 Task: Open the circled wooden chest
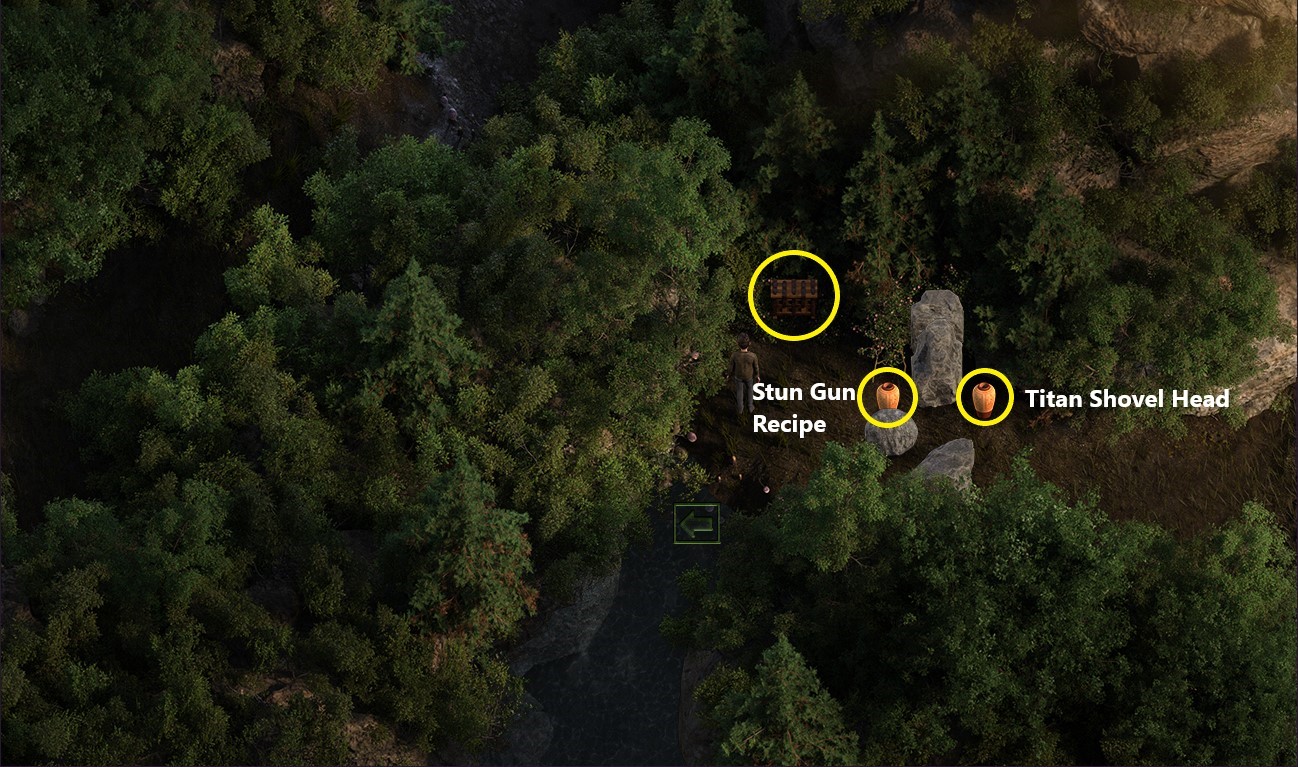pos(793,296)
